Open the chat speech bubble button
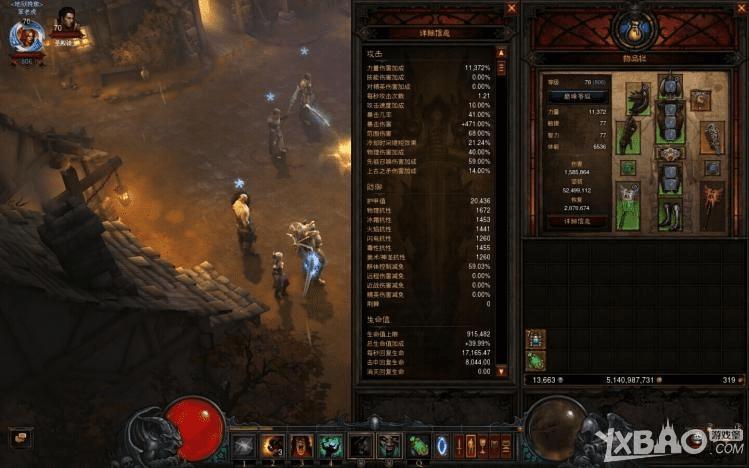Image resolution: width=749 pixels, height=468 pixels. pos(19,437)
